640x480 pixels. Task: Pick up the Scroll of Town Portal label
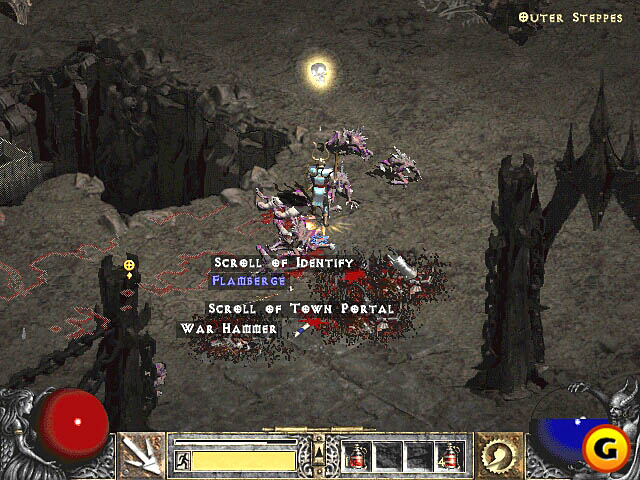[301, 309]
